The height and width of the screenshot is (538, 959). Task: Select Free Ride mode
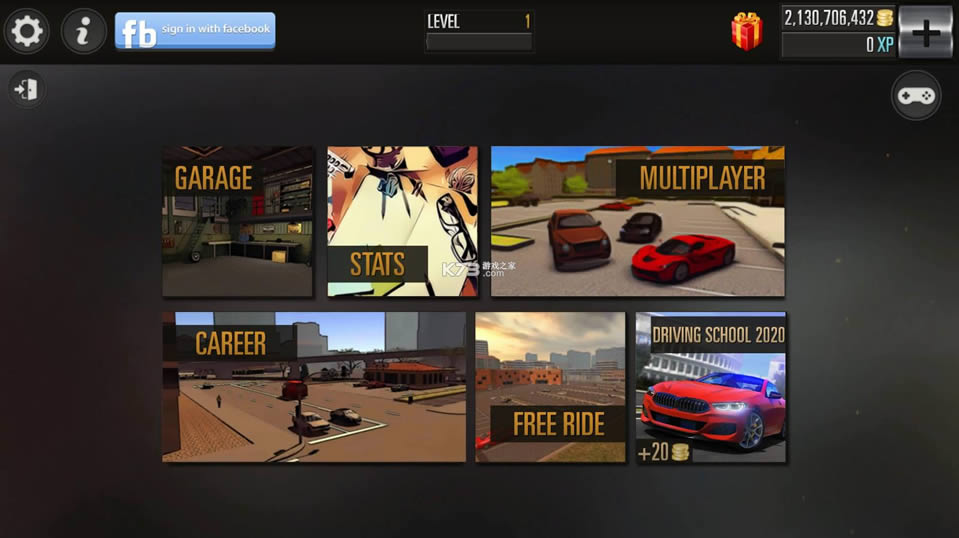[550, 386]
